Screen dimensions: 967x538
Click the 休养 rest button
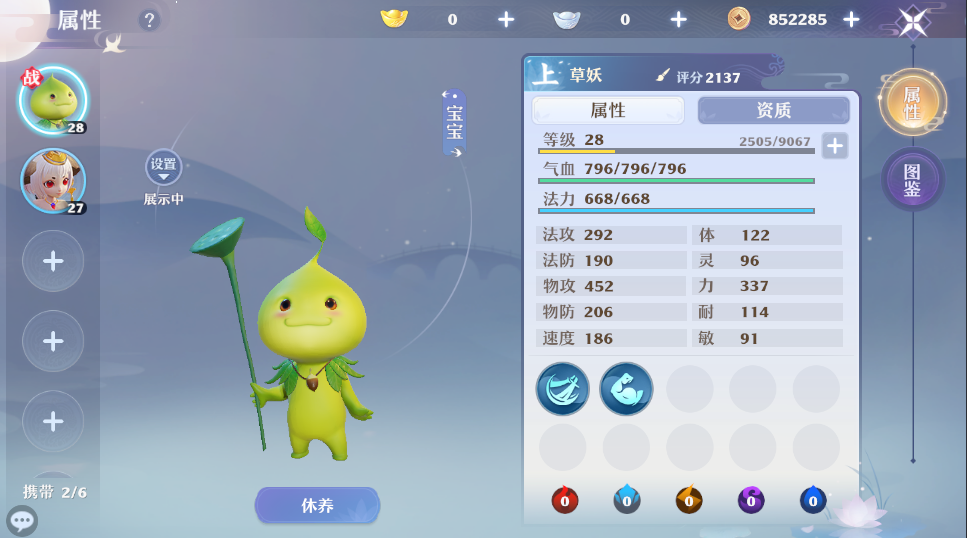pos(317,505)
